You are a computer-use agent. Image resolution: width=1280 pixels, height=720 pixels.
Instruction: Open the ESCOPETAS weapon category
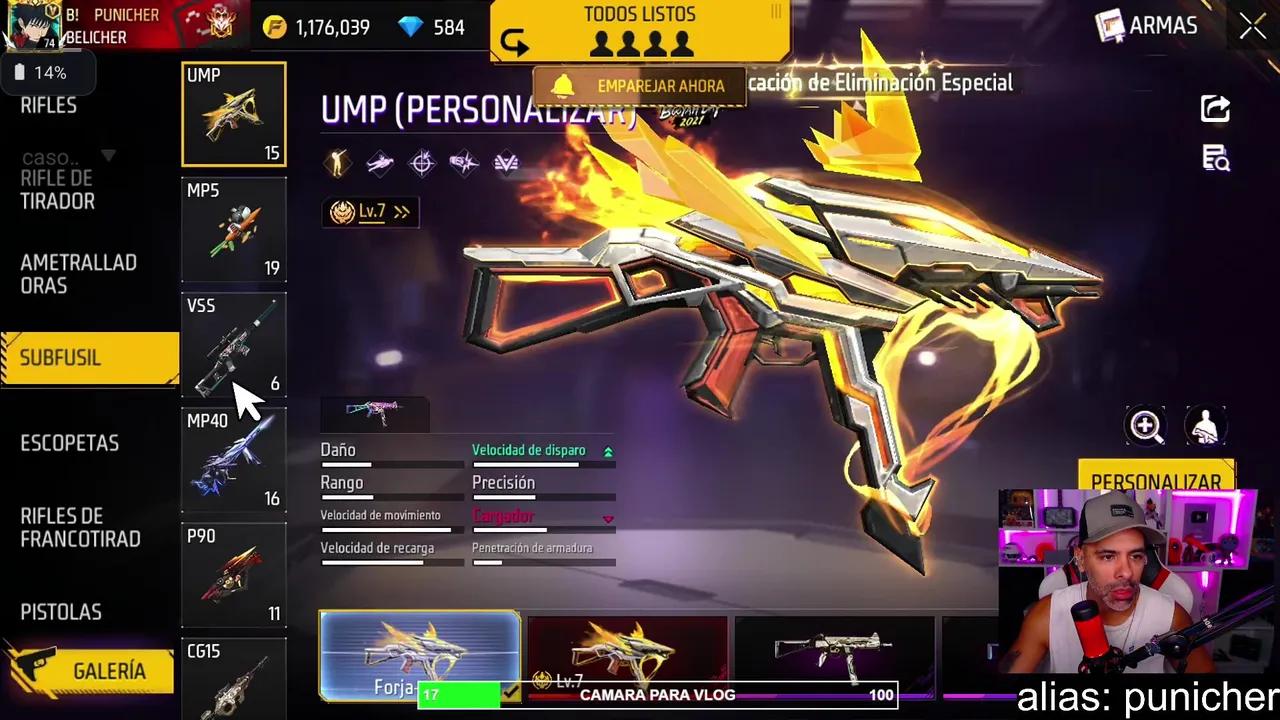pyautogui.click(x=70, y=443)
